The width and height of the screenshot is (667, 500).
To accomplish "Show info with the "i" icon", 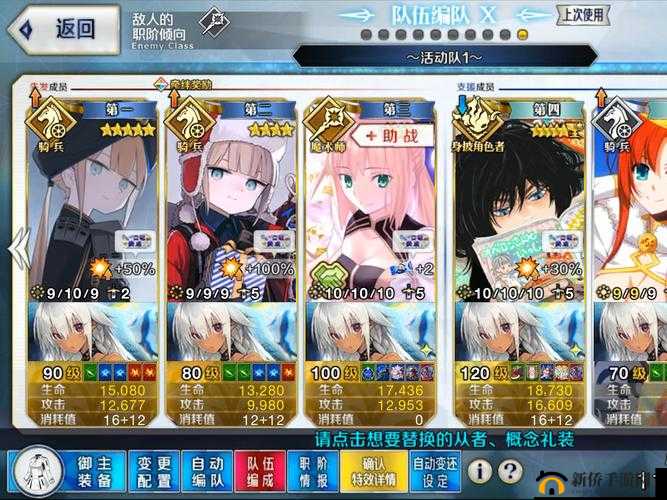I will [x=482, y=470].
